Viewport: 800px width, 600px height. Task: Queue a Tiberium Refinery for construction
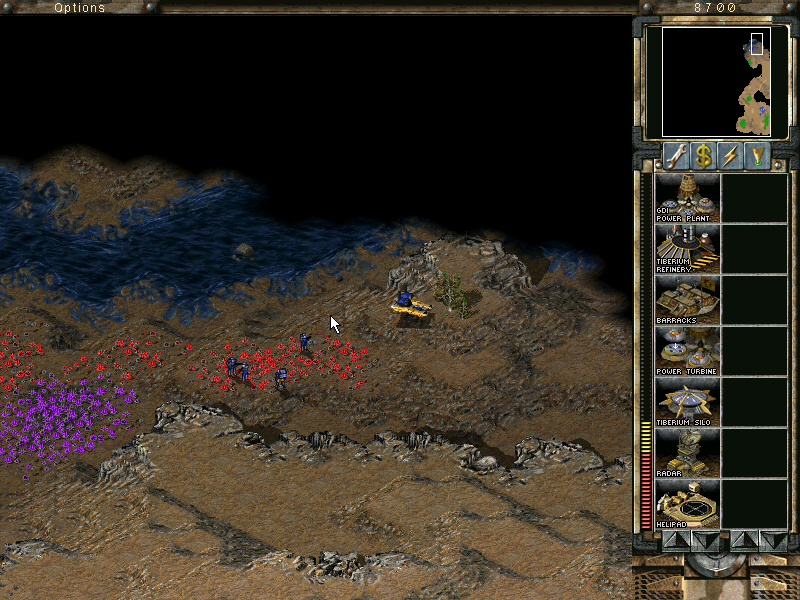coord(687,249)
